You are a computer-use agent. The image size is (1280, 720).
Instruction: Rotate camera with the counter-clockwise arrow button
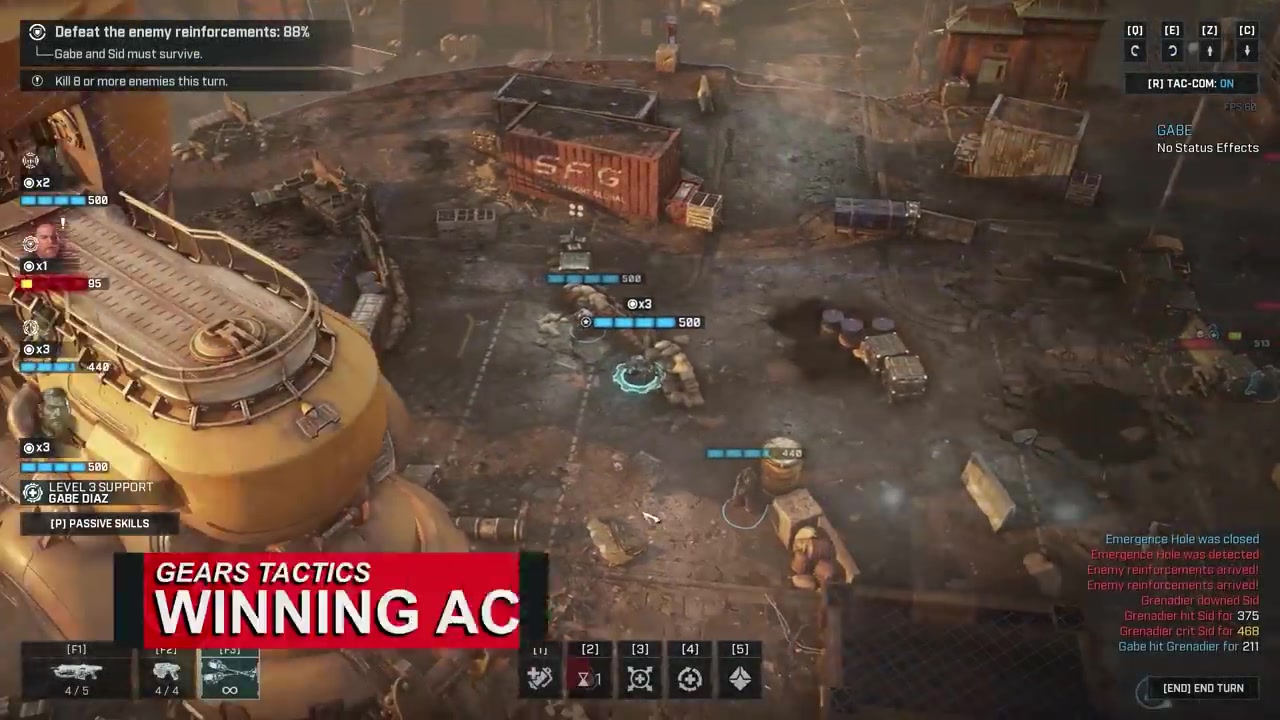coord(1135,51)
